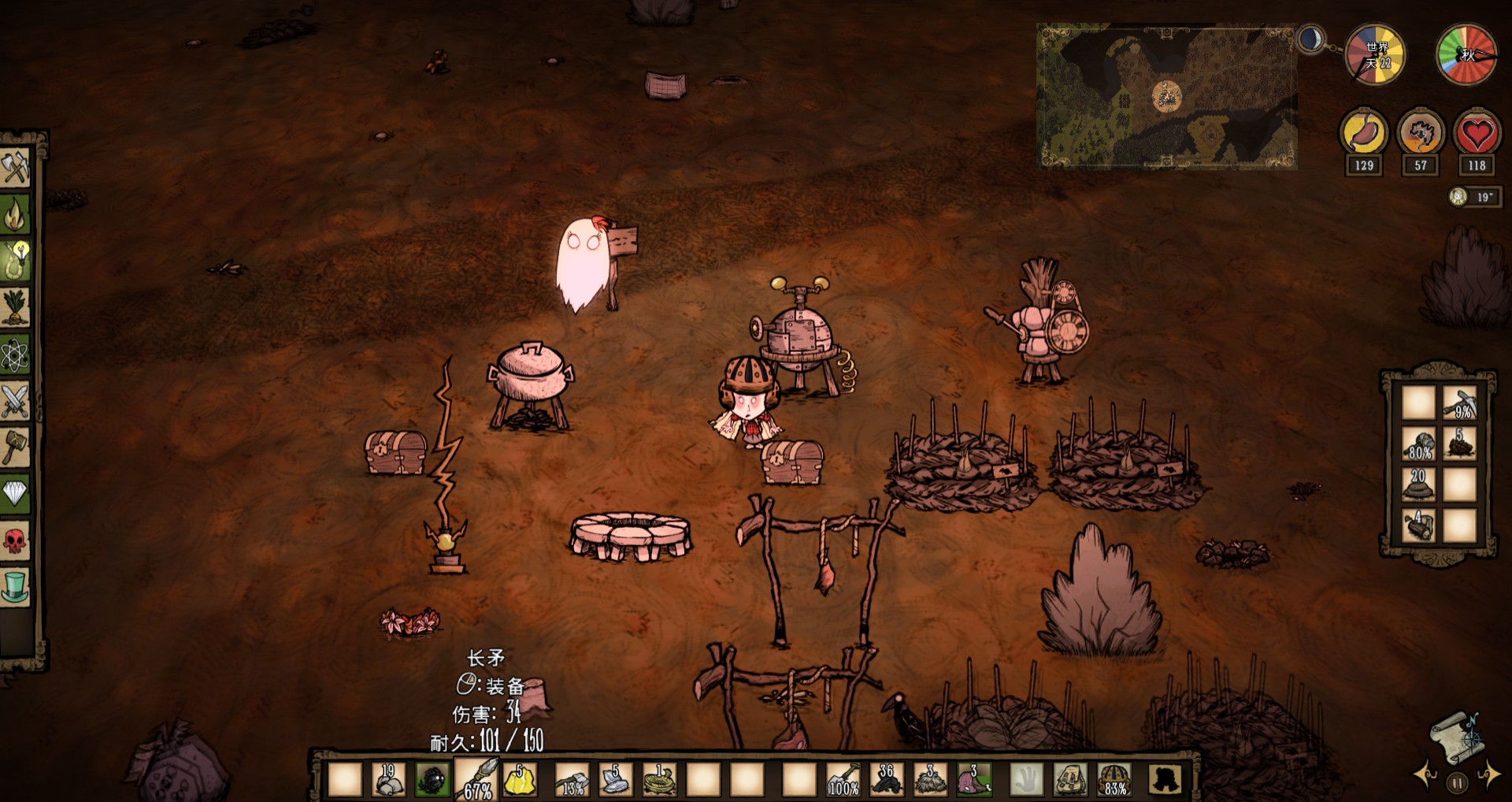Screen dimensions: 1512x802
Task: Select the spear slot at 67% durability
Action: pos(476,779)
